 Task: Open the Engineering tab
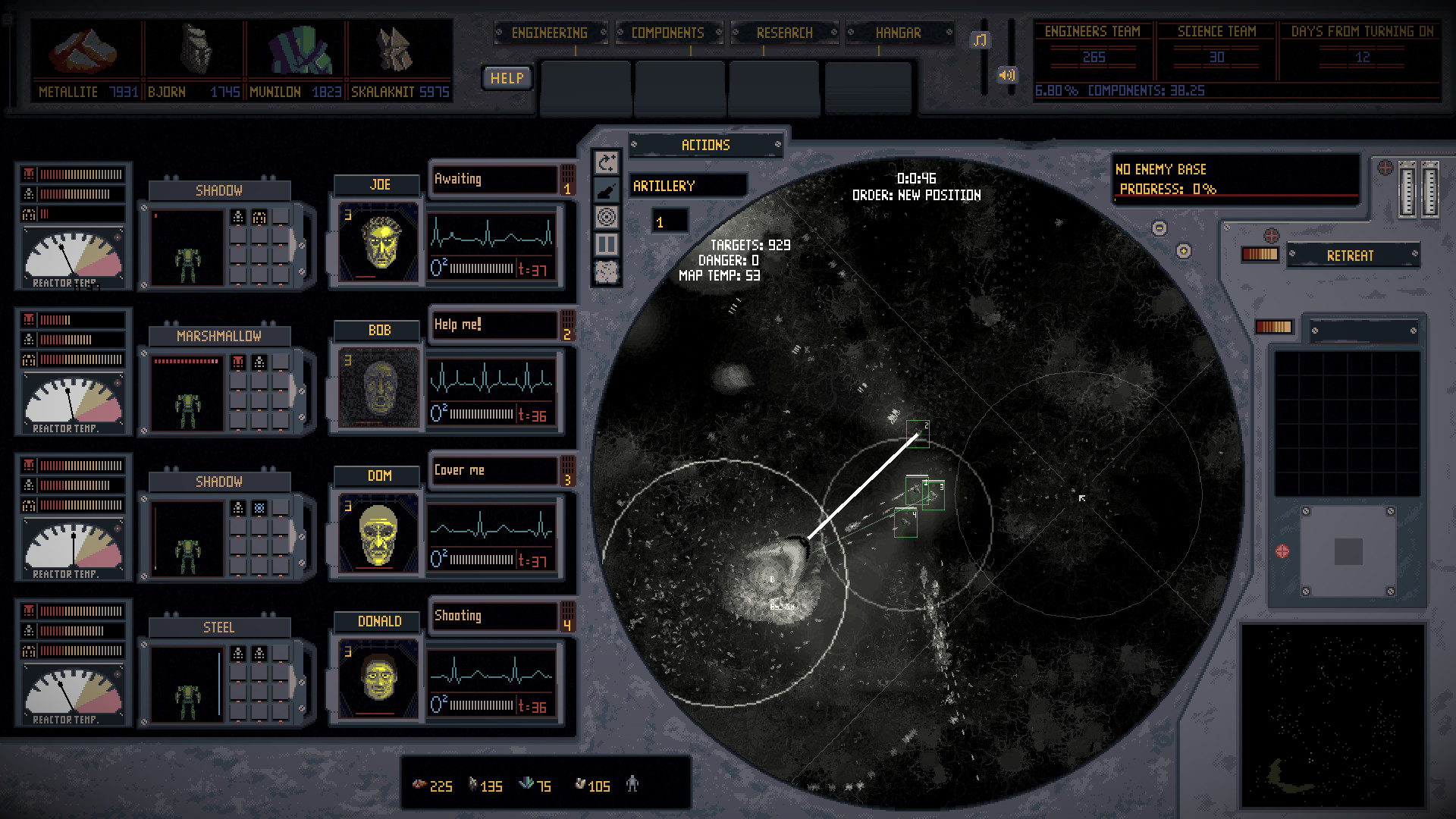click(x=550, y=33)
